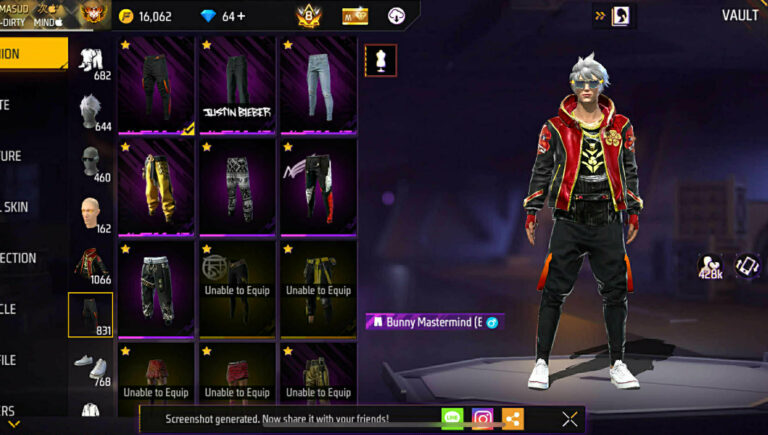Viewport: 768px width, 435px height.
Task: Select the black-and-white patterned pants
Action: [237, 186]
